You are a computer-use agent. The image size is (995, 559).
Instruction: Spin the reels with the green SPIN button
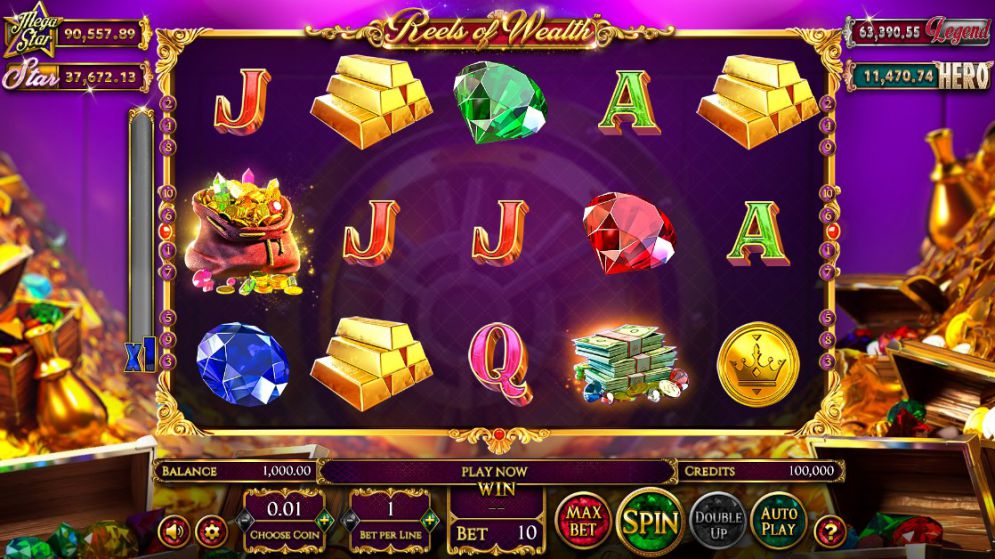pos(649,521)
